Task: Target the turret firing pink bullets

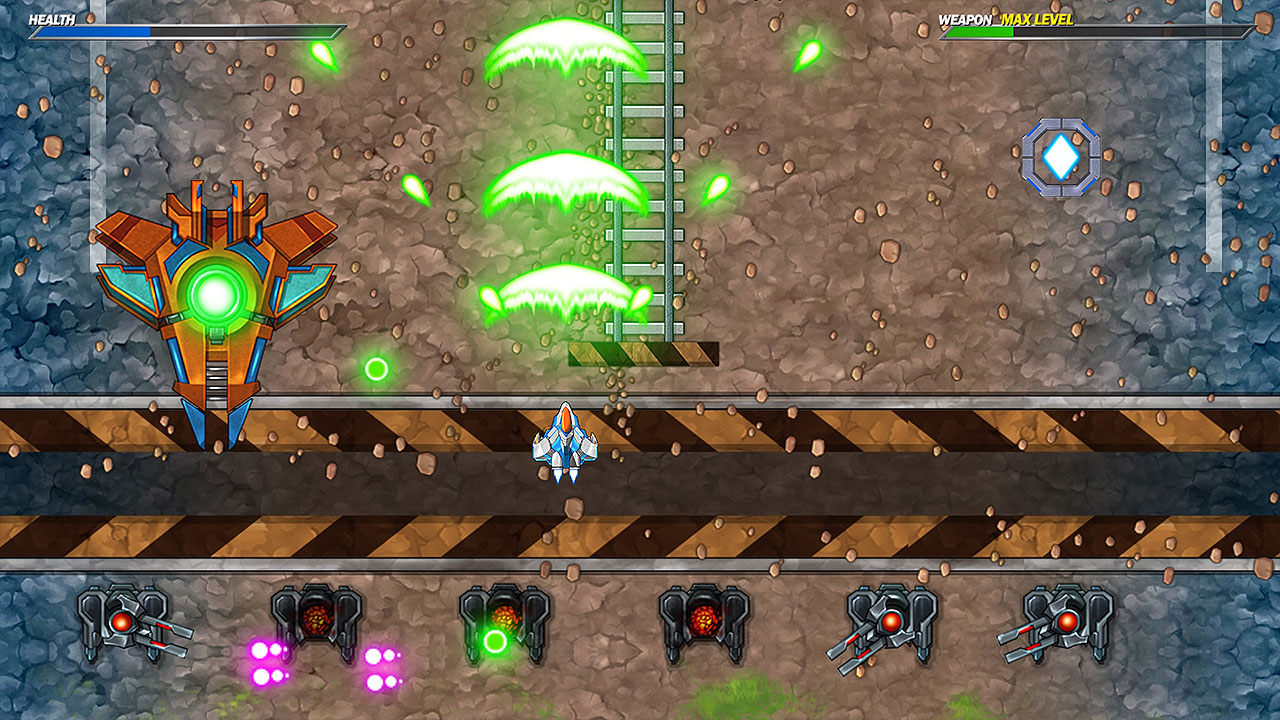Action: point(316,615)
